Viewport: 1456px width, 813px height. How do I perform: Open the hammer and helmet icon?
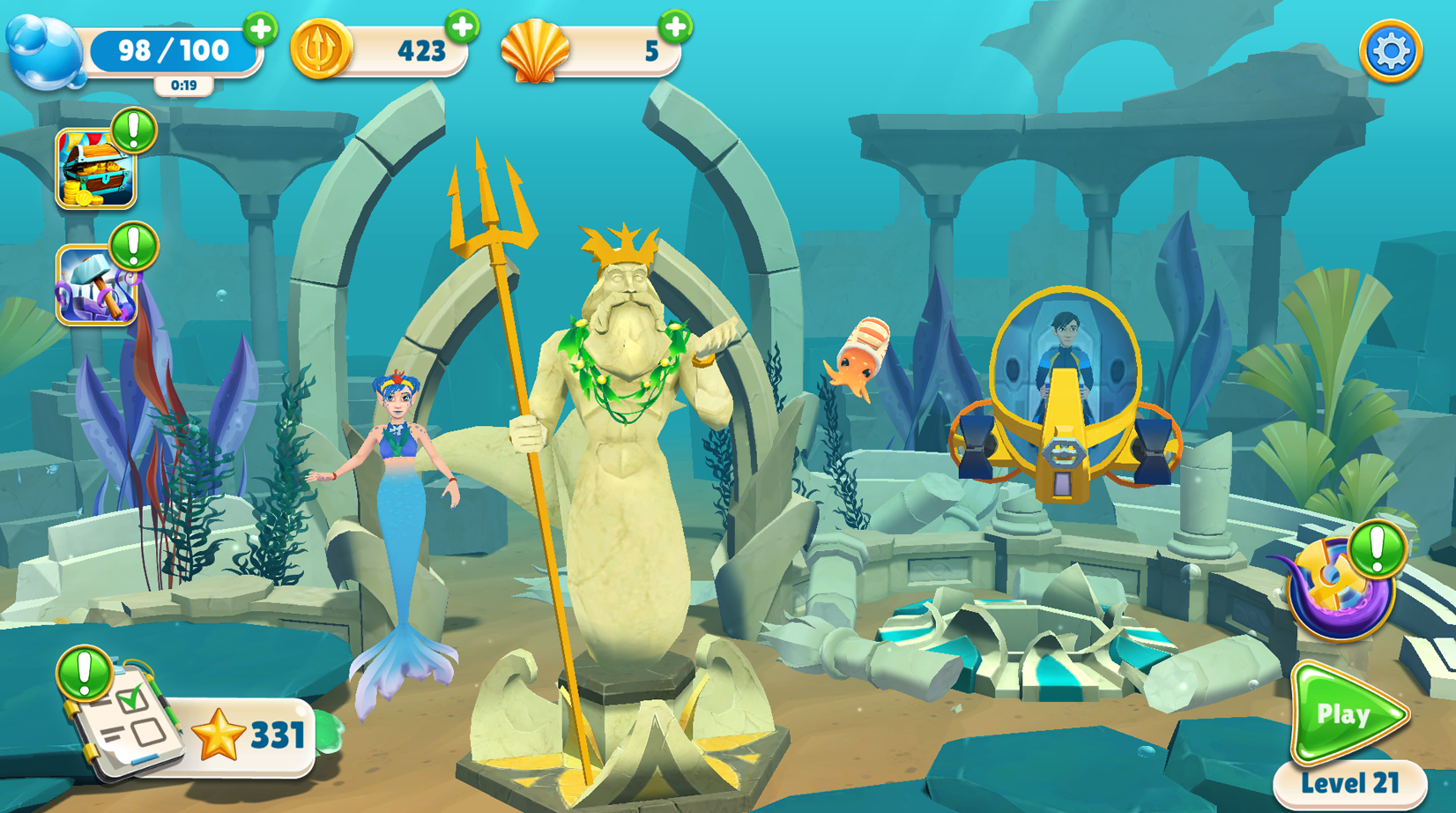95,286
